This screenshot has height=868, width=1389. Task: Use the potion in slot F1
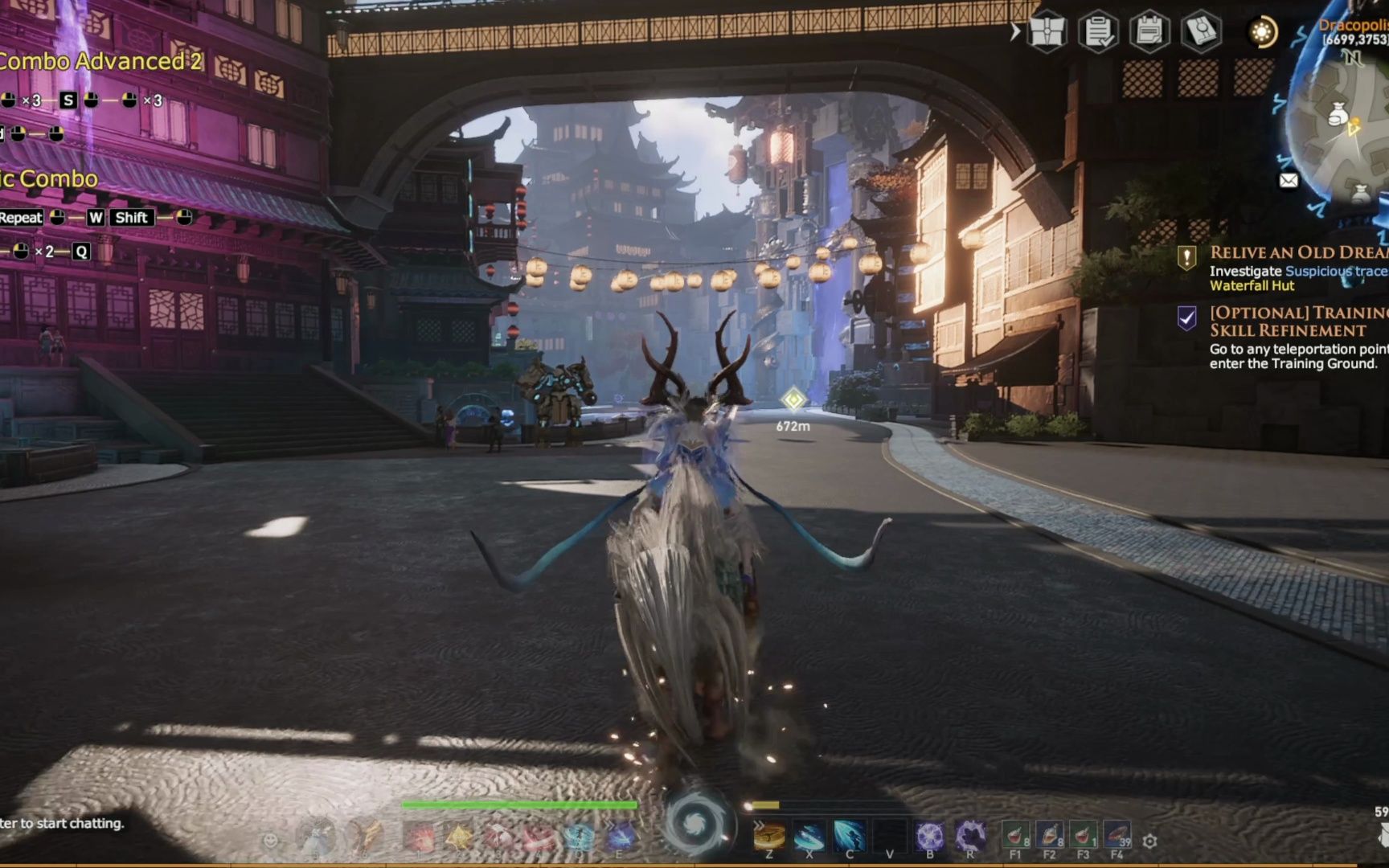(1016, 836)
